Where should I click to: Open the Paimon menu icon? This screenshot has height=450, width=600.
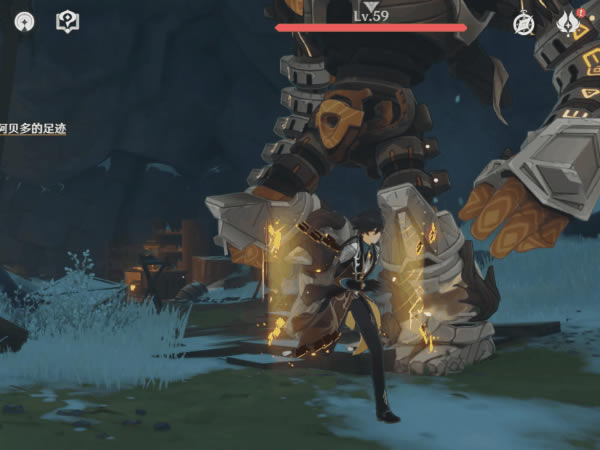click(24, 22)
